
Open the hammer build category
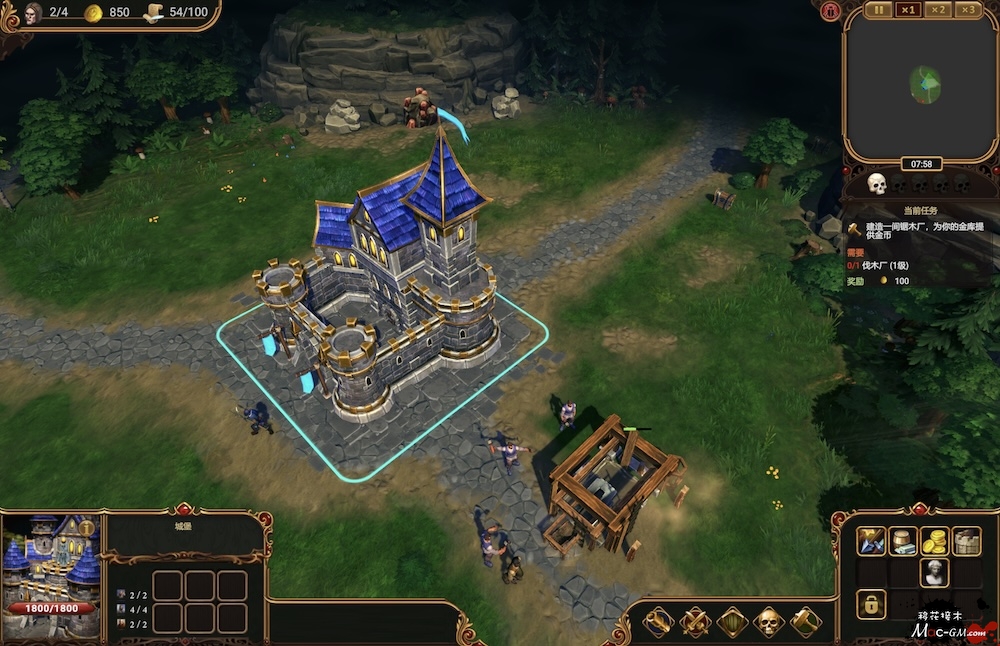[806, 621]
